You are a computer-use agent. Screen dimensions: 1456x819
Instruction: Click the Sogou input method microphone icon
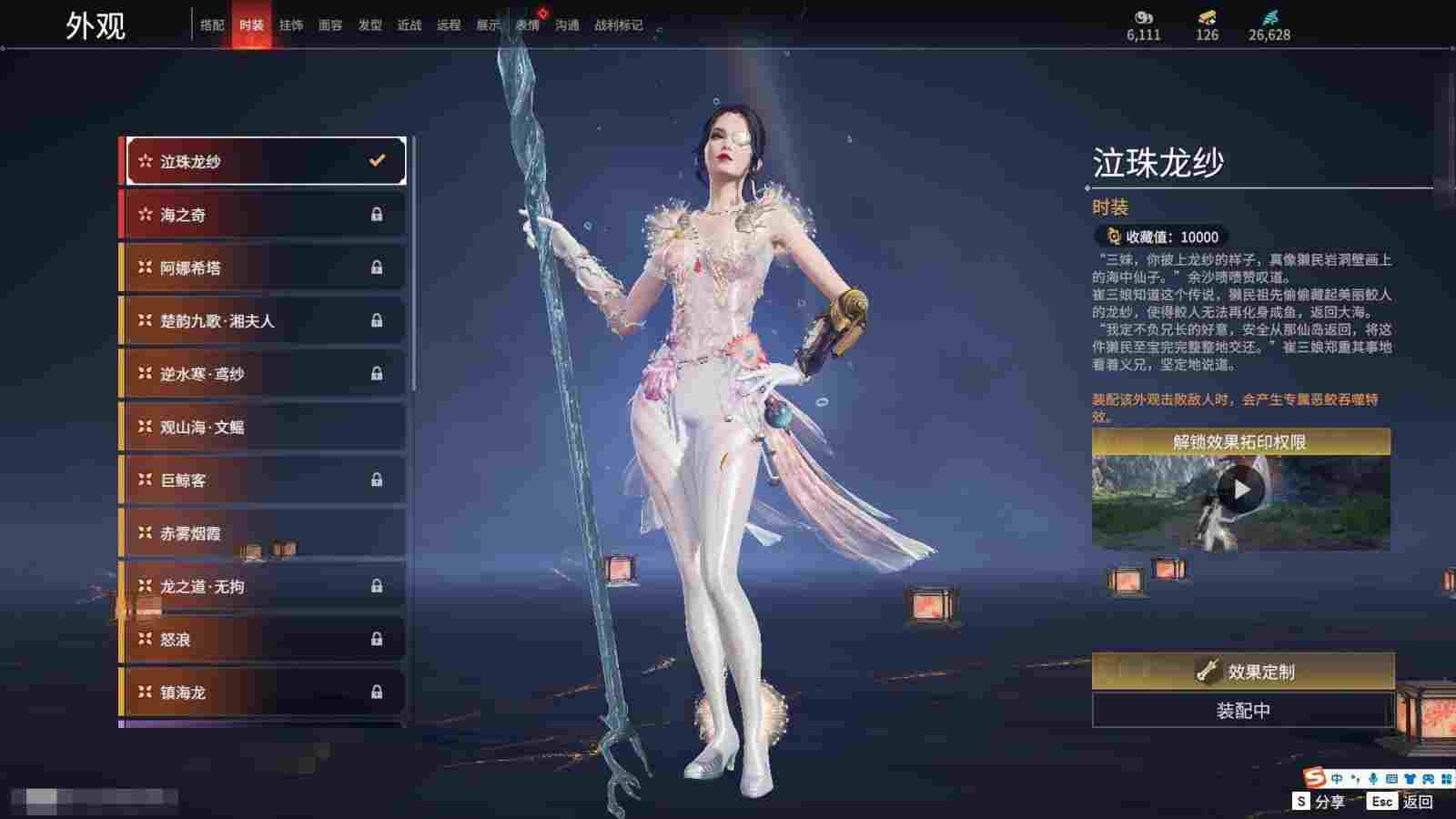click(1372, 779)
